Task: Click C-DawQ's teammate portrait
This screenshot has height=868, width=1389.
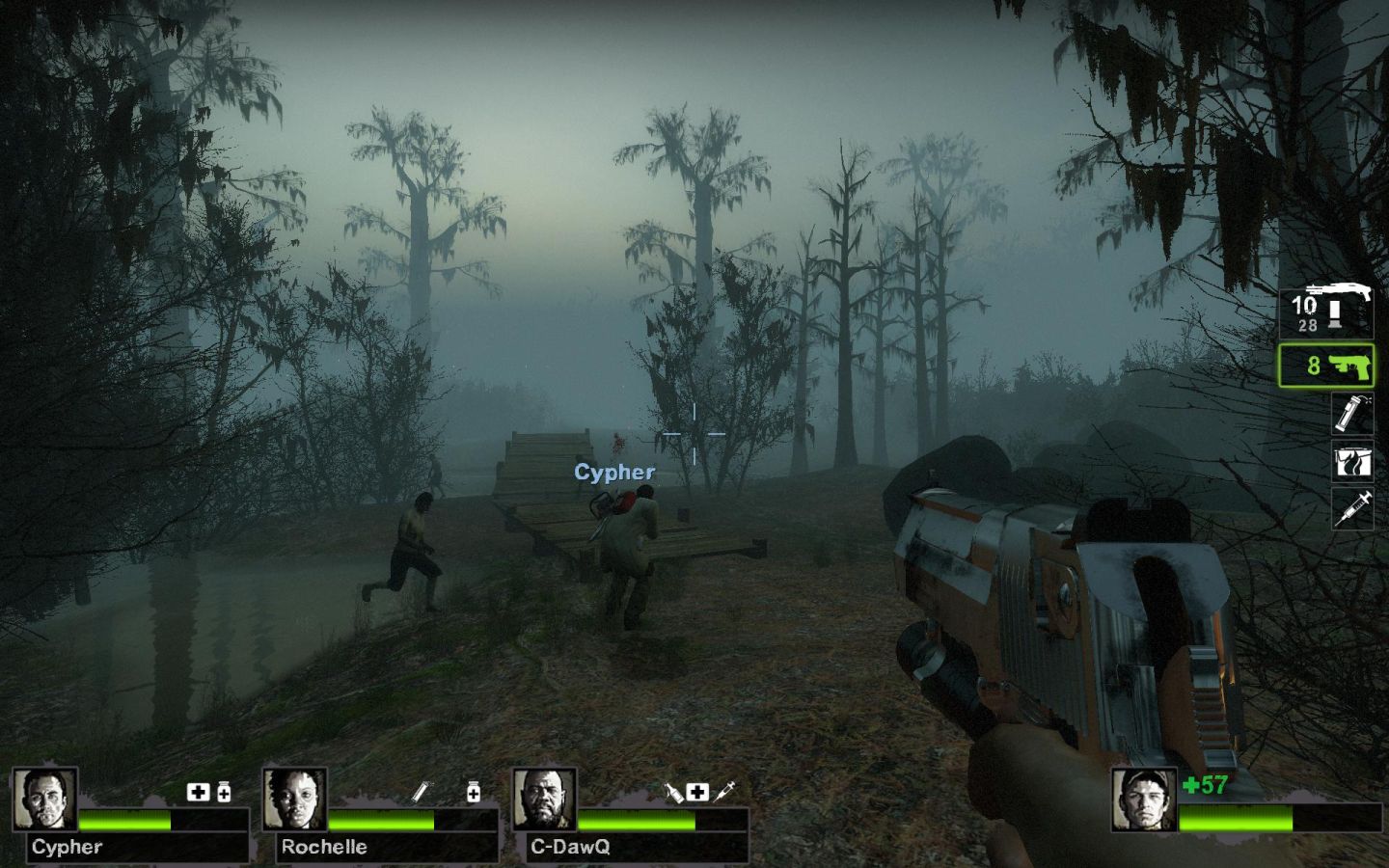Action: pyautogui.click(x=545, y=800)
